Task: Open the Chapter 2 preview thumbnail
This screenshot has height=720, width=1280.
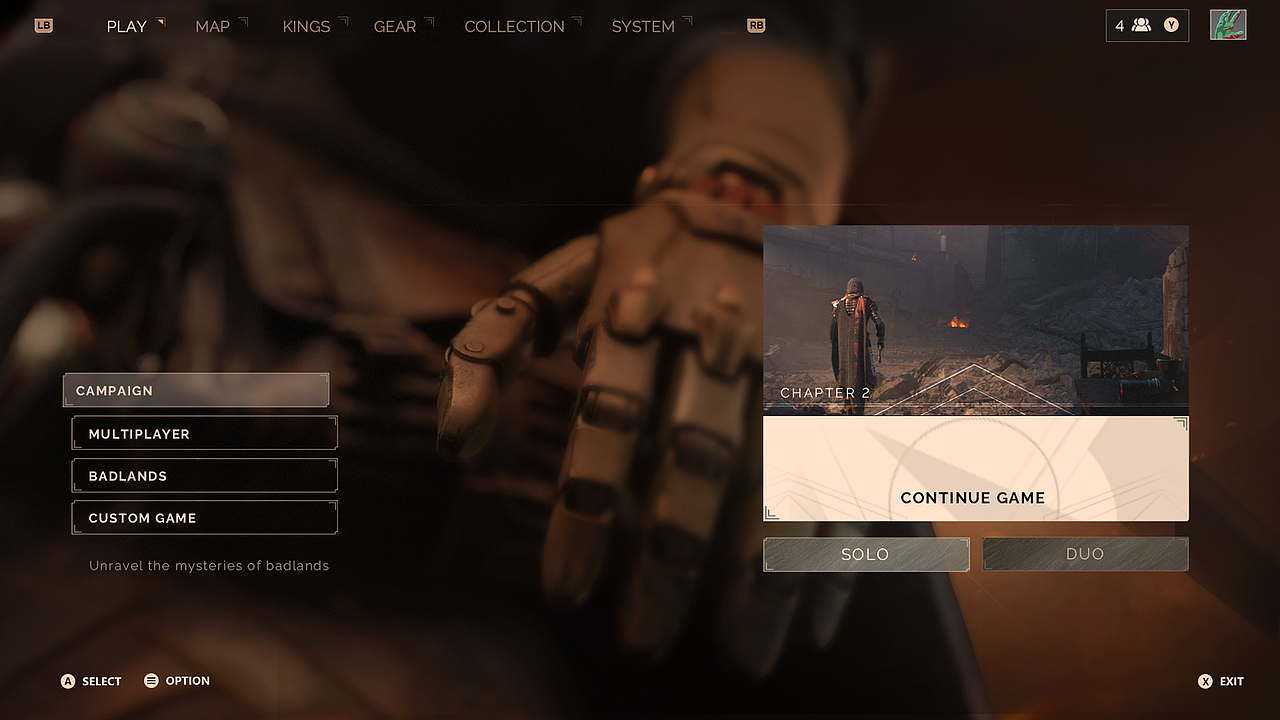Action: [975, 319]
